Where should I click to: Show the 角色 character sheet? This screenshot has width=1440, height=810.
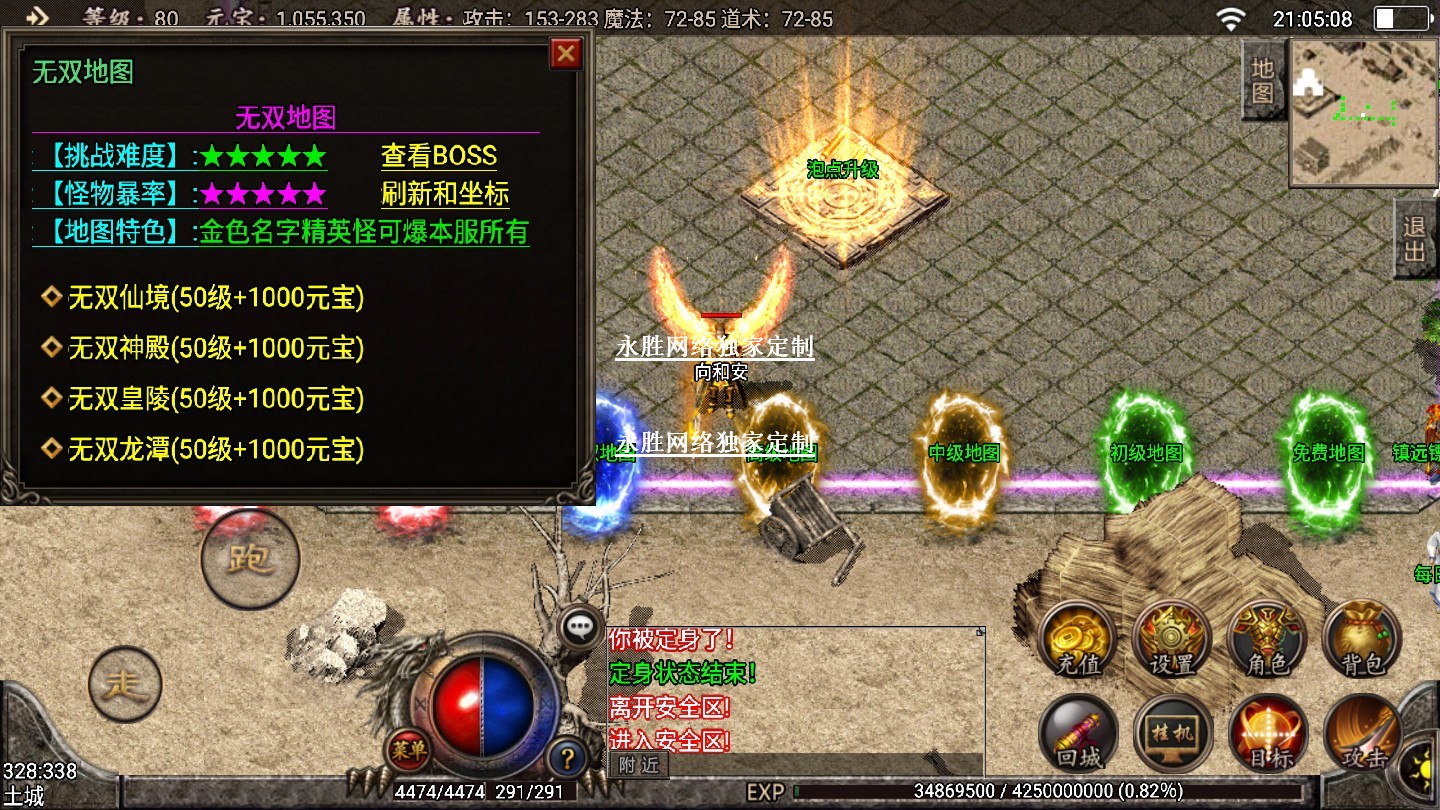[1267, 638]
